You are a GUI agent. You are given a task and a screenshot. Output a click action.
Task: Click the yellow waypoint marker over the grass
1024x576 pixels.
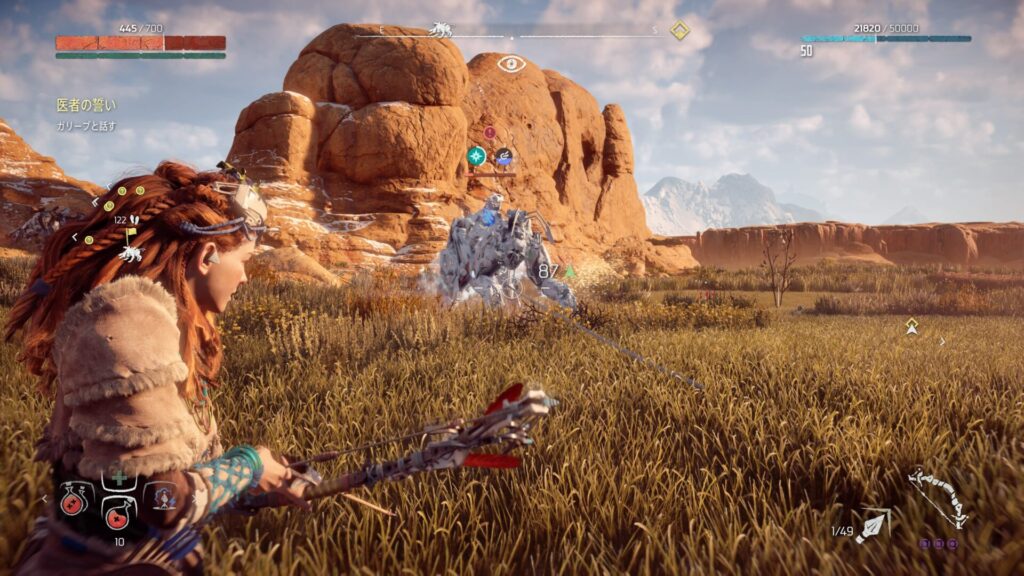(x=911, y=326)
